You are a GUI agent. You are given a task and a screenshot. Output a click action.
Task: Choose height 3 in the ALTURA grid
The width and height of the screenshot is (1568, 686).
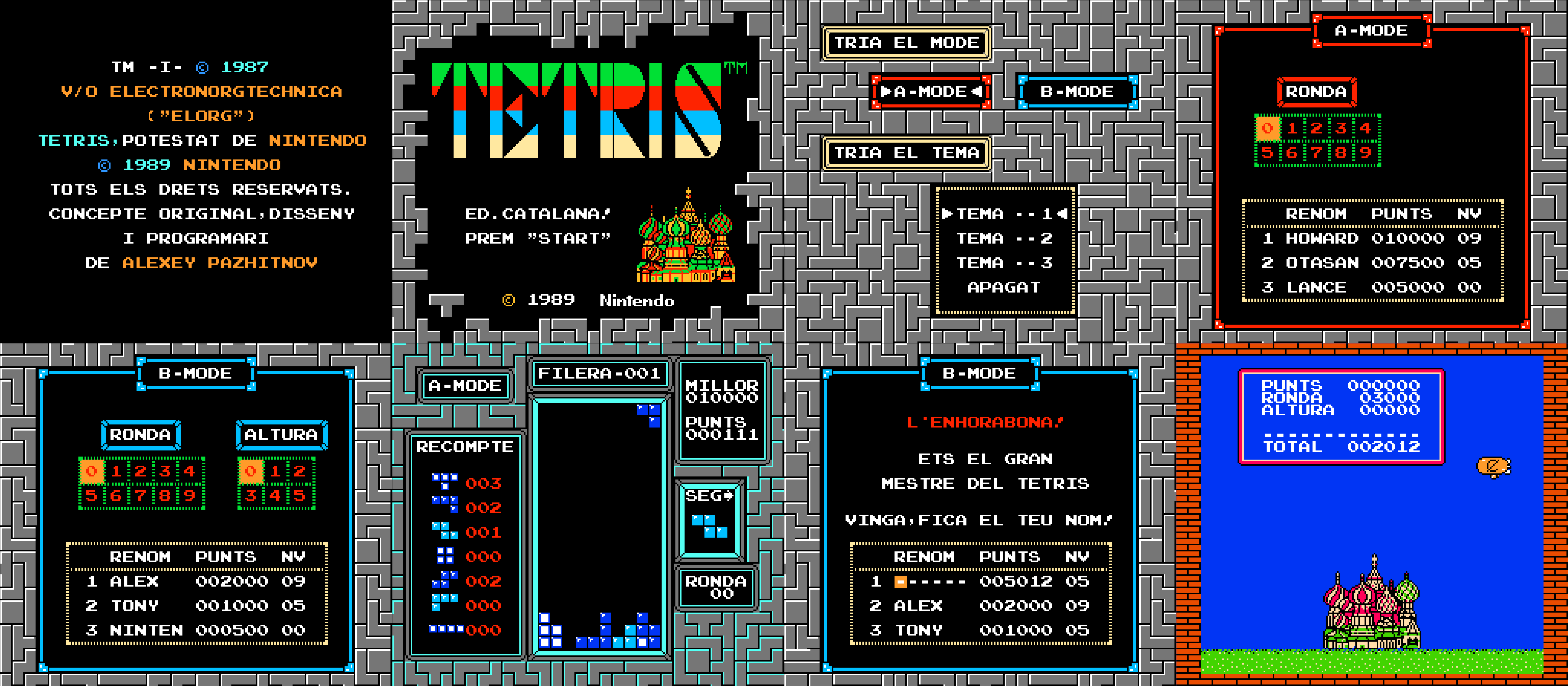tap(251, 496)
